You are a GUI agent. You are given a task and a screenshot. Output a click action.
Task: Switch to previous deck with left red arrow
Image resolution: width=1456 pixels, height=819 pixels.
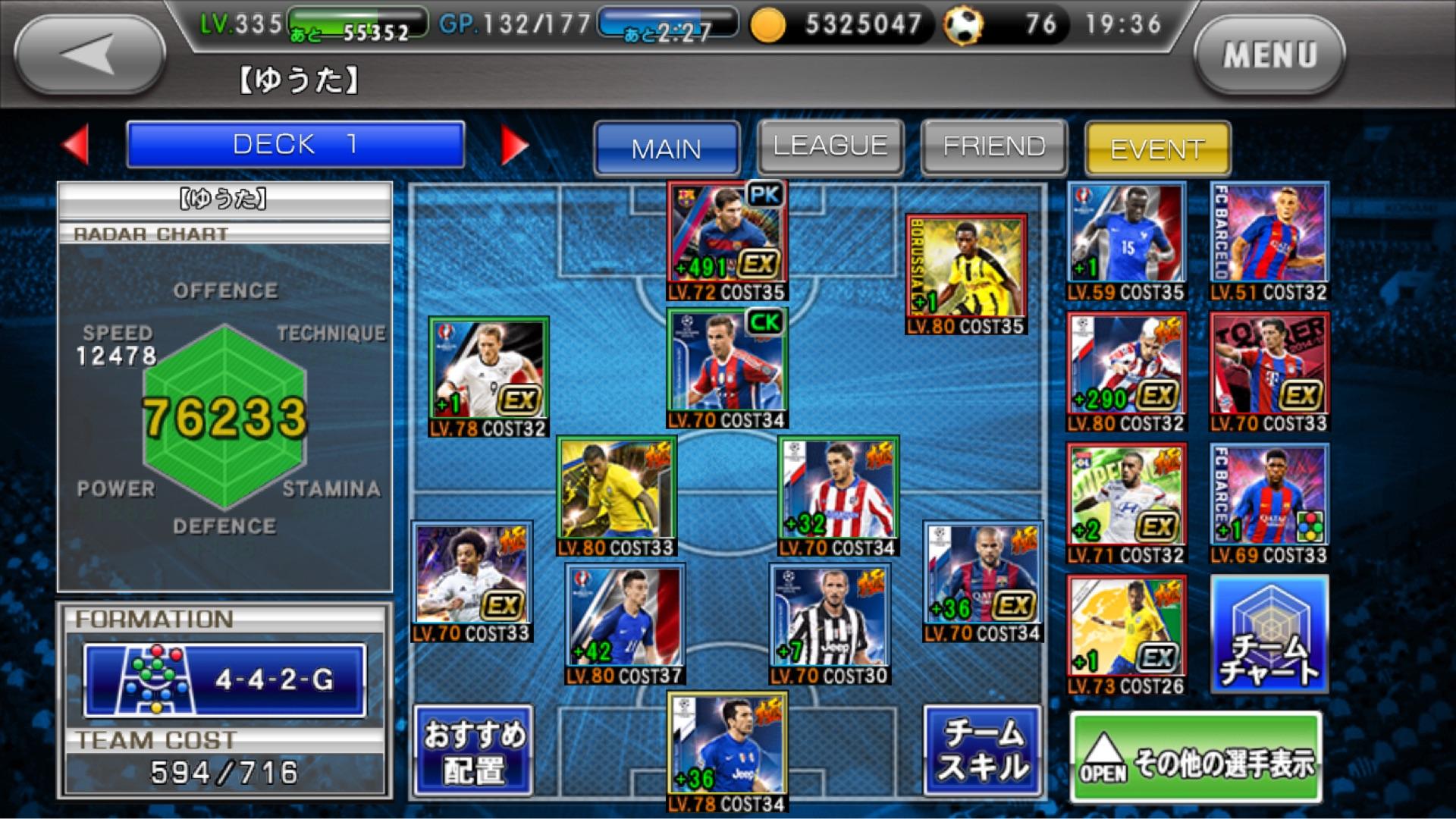pyautogui.click(x=76, y=144)
